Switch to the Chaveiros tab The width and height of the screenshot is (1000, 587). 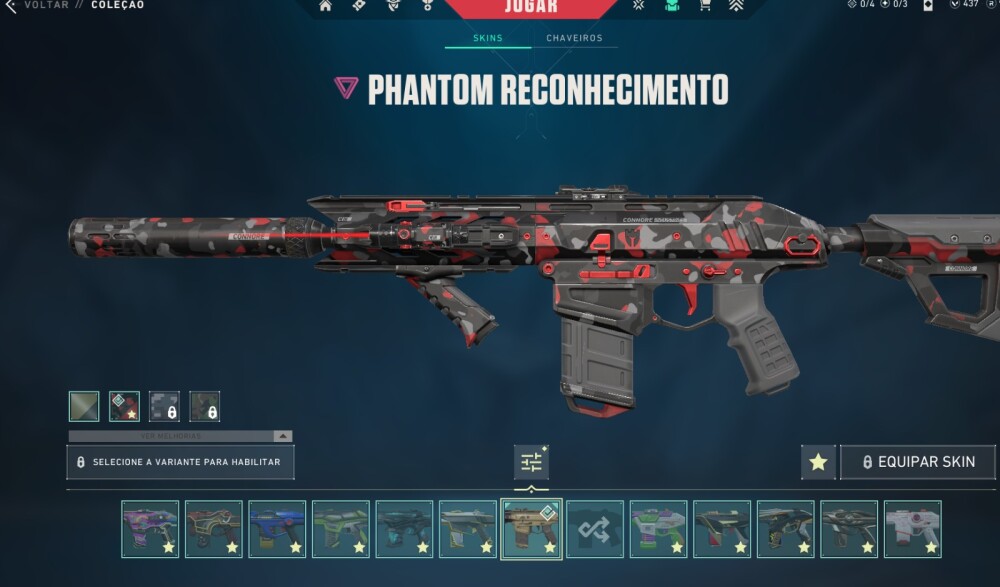pyautogui.click(x=574, y=39)
